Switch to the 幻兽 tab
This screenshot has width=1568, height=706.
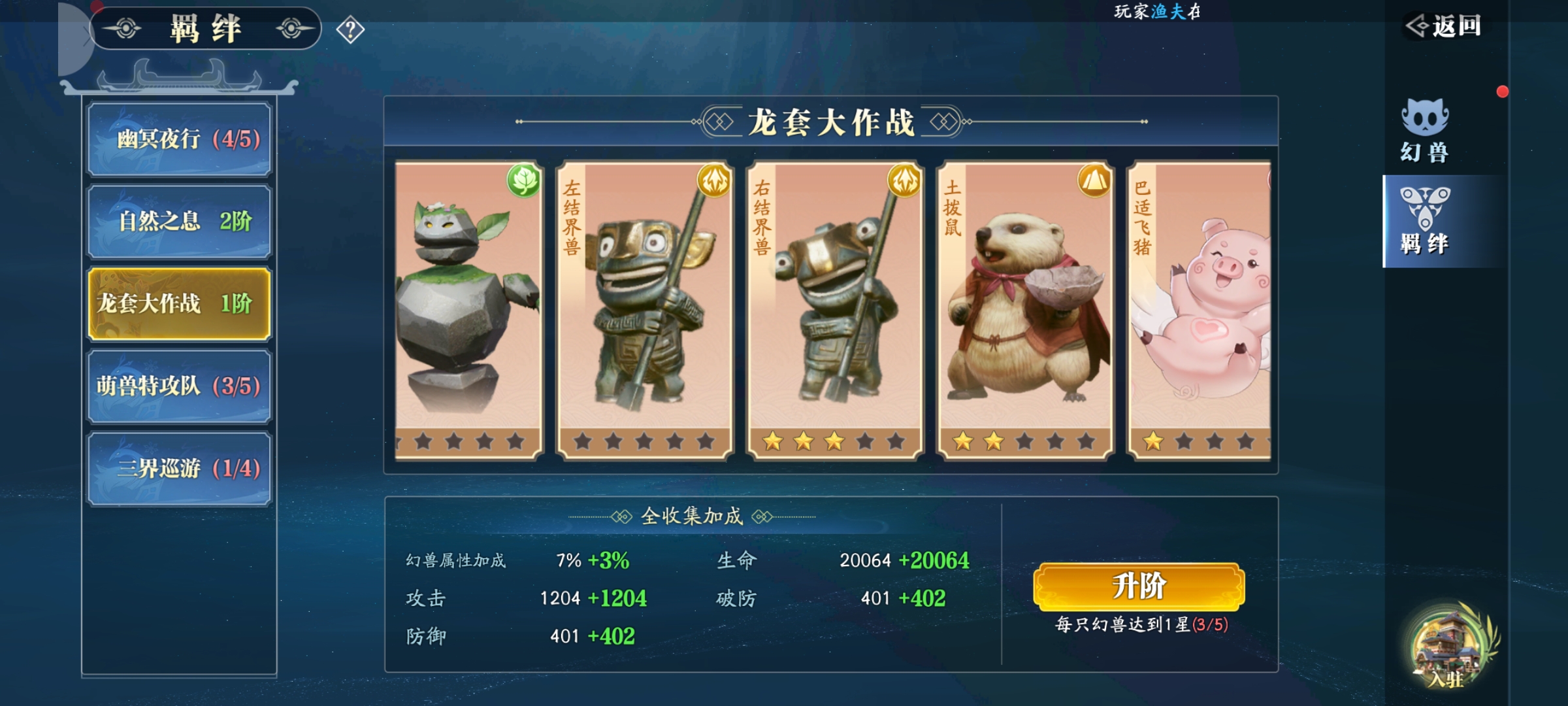[1425, 131]
